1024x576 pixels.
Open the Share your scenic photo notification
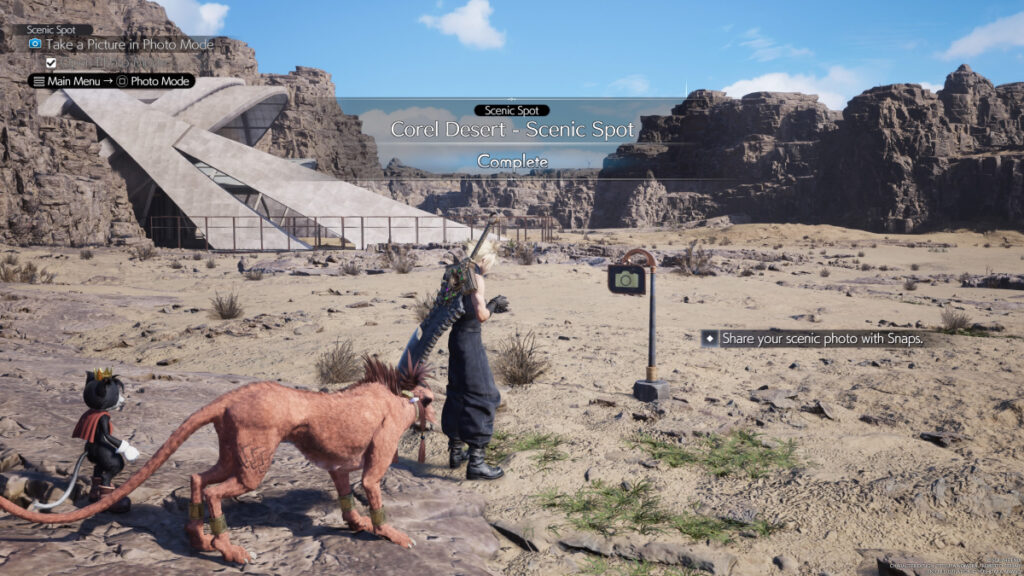pos(812,339)
